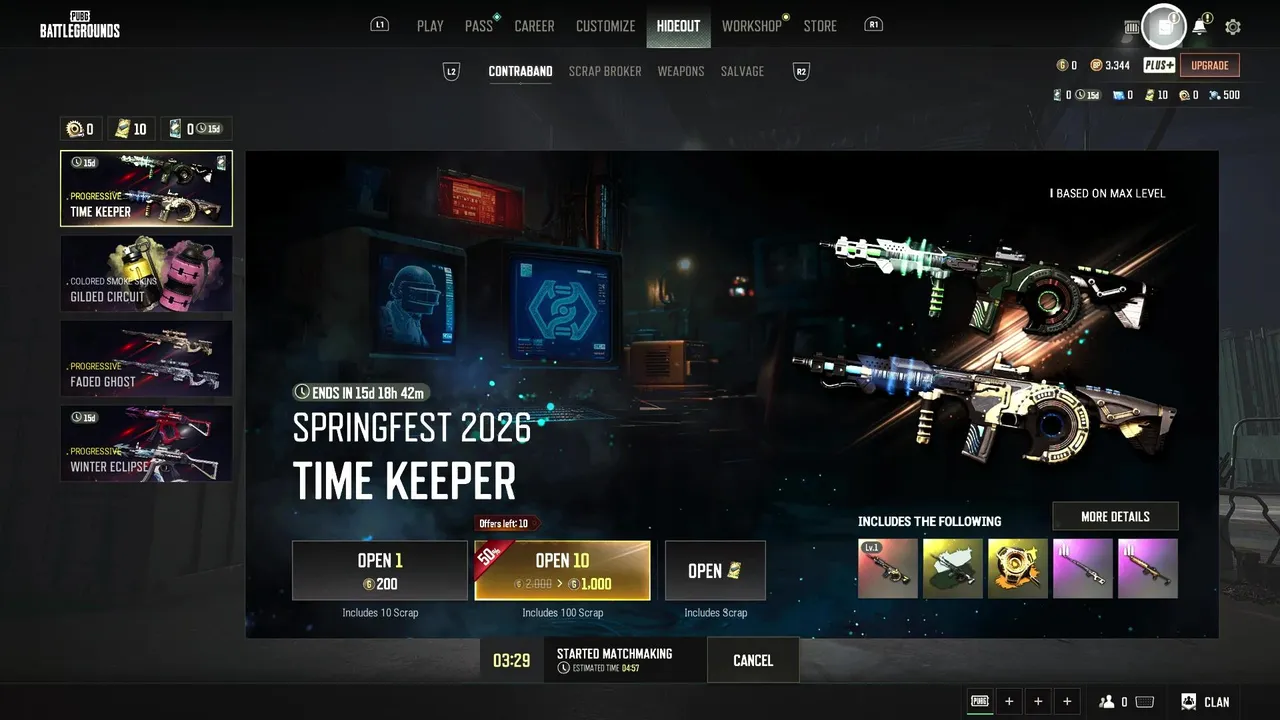Go to the CAREER tab
Viewport: 1280px width, 720px height.
pos(534,26)
